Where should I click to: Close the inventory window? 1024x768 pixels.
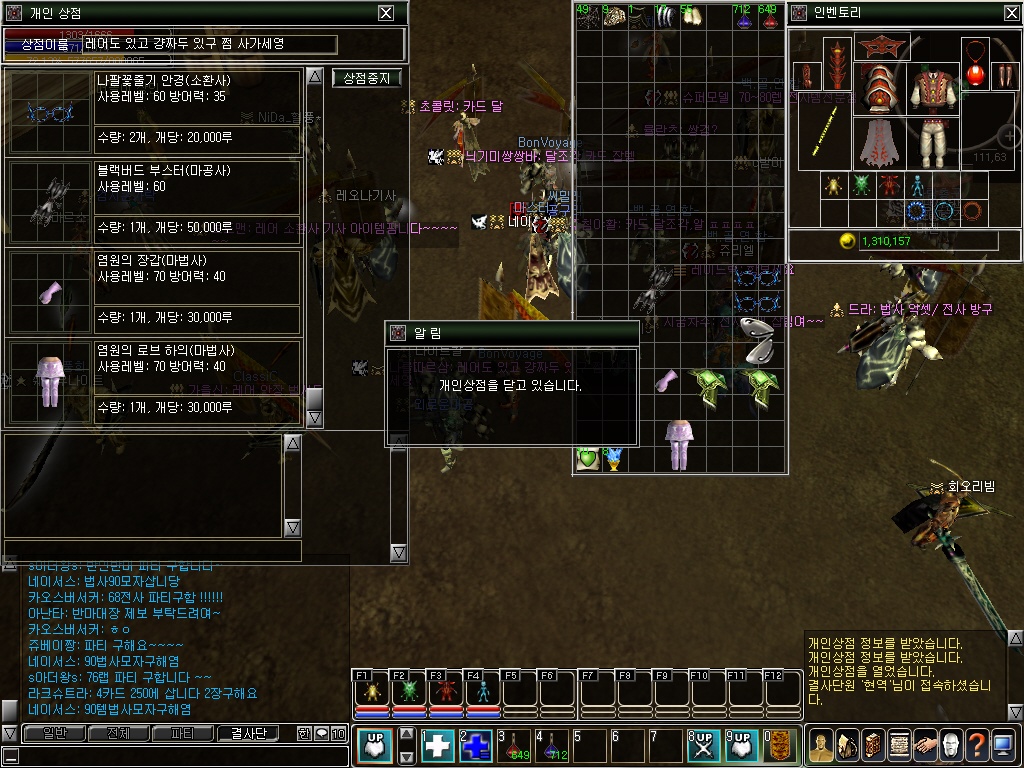[x=1010, y=13]
